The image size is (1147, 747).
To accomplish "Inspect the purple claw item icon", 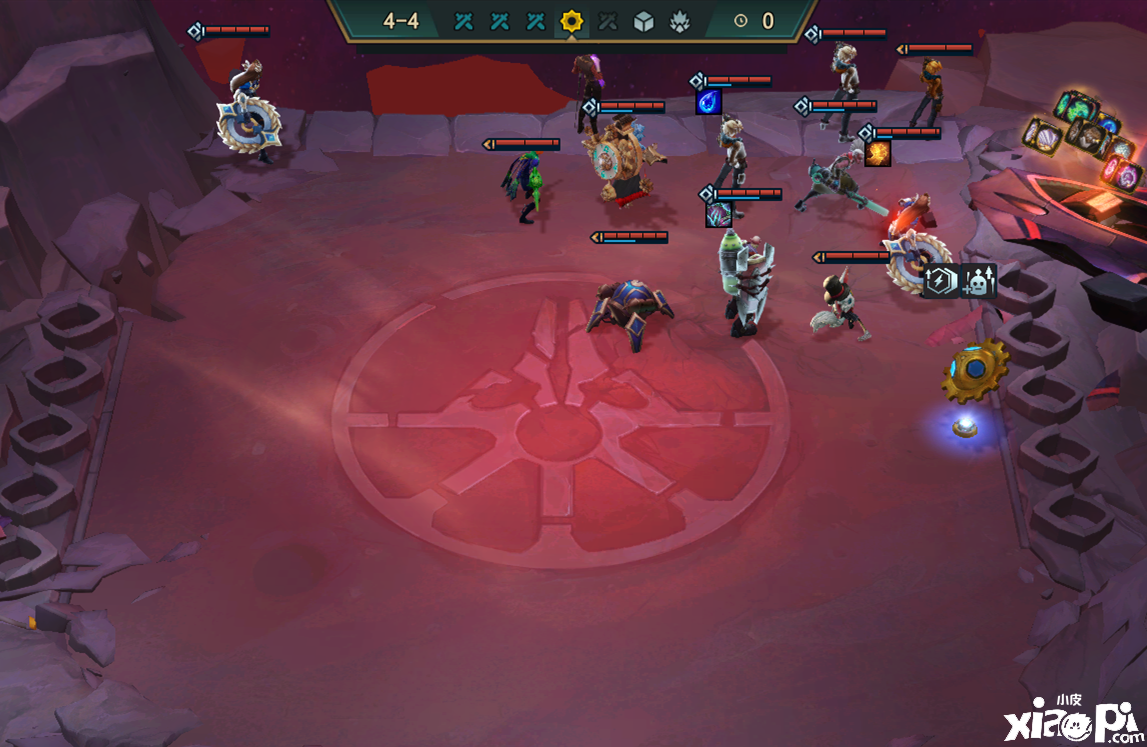I will pyautogui.click(x=718, y=214).
